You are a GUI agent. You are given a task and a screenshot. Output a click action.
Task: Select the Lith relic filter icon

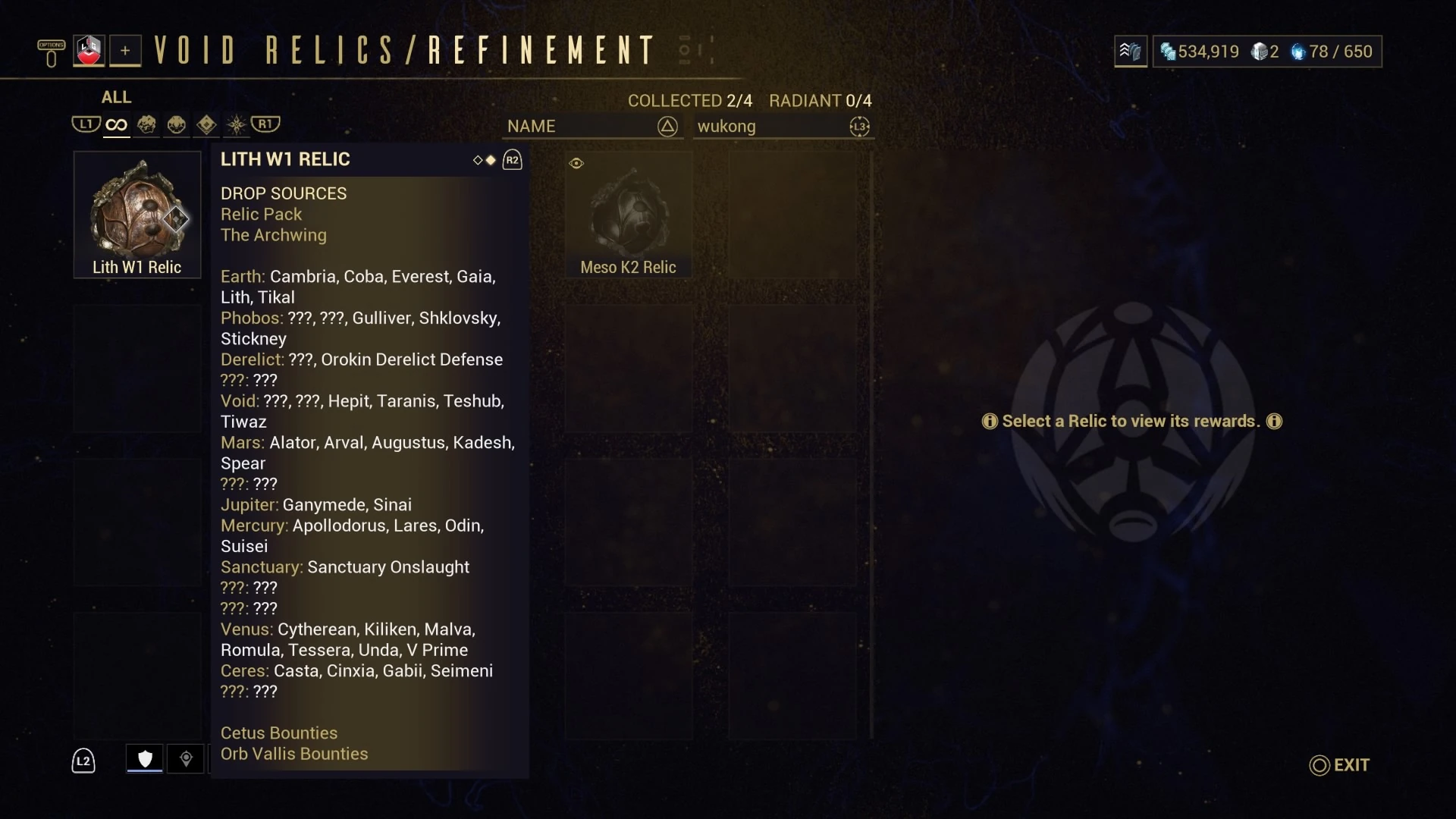[146, 124]
